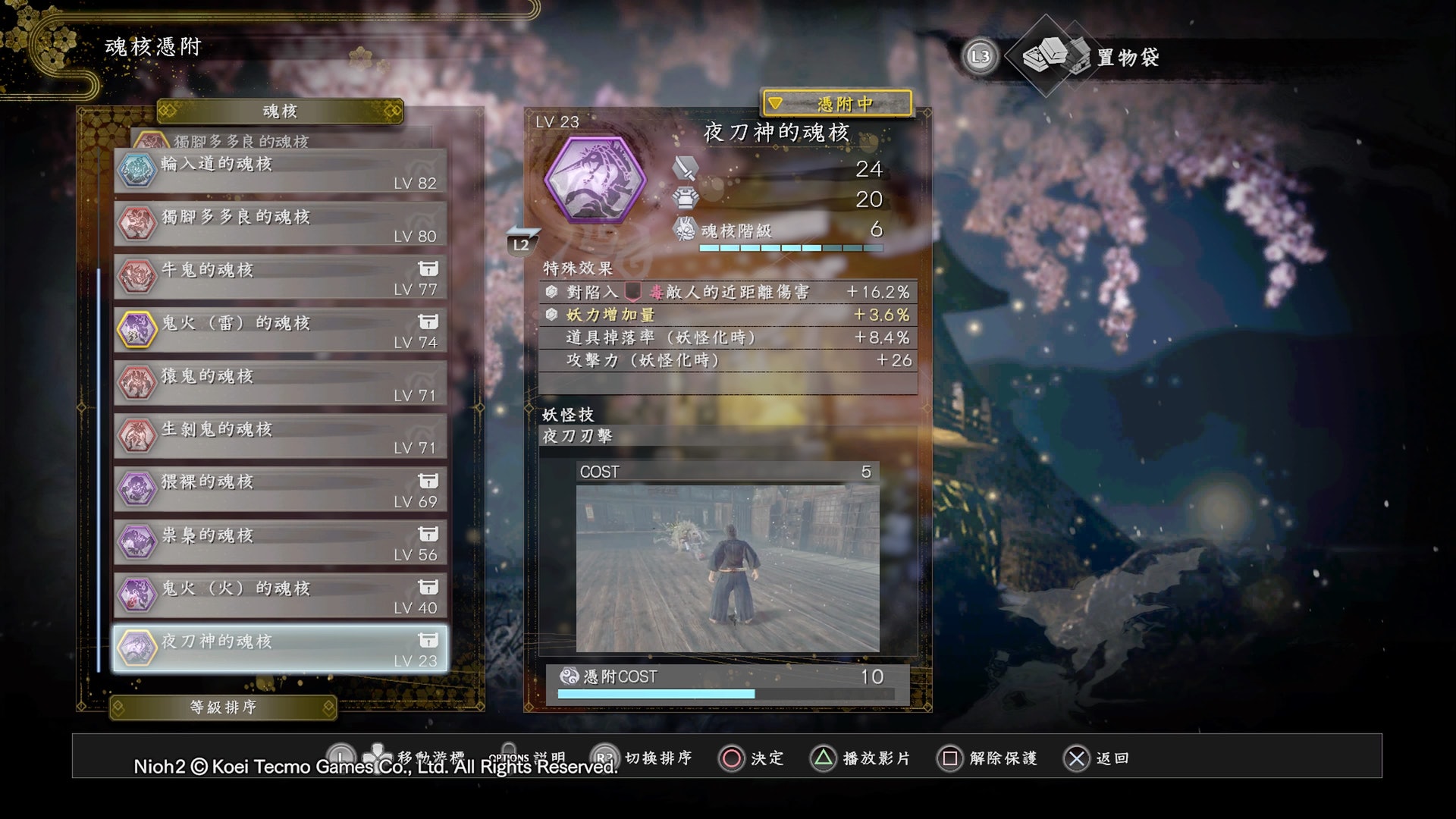This screenshot has width=1456, height=819.
Task: Select 鬼火（雷）的魂核 in the list
Action: point(280,331)
